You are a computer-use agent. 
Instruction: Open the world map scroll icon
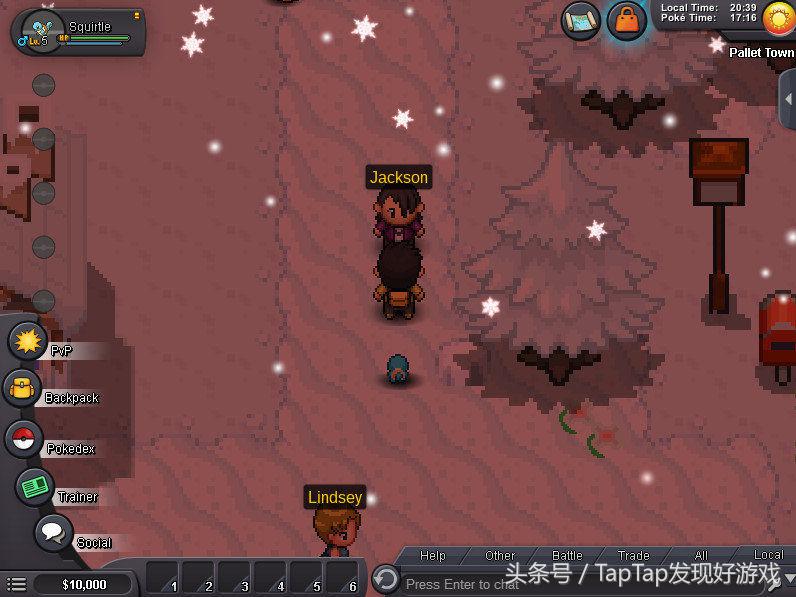click(x=581, y=20)
